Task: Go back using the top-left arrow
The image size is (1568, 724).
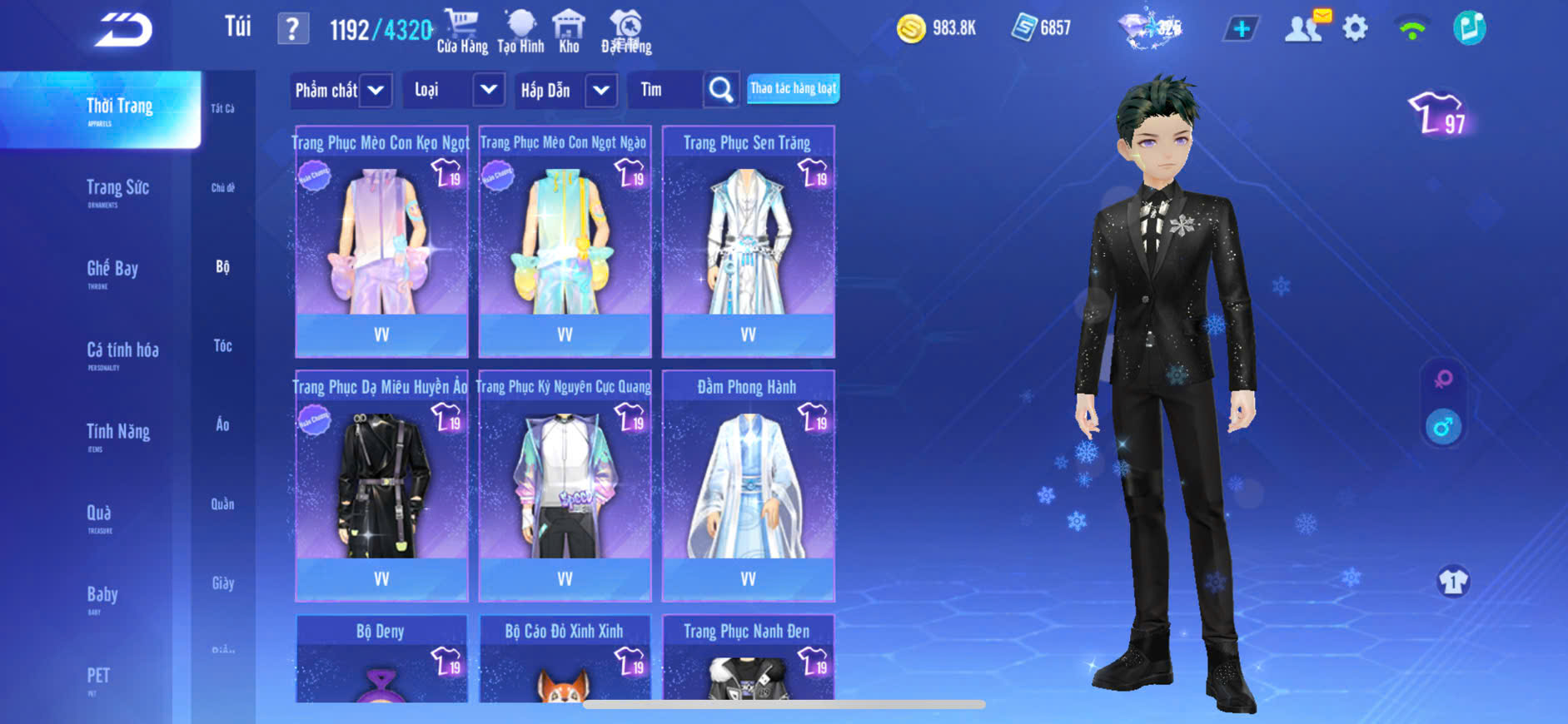Action: tap(123, 30)
